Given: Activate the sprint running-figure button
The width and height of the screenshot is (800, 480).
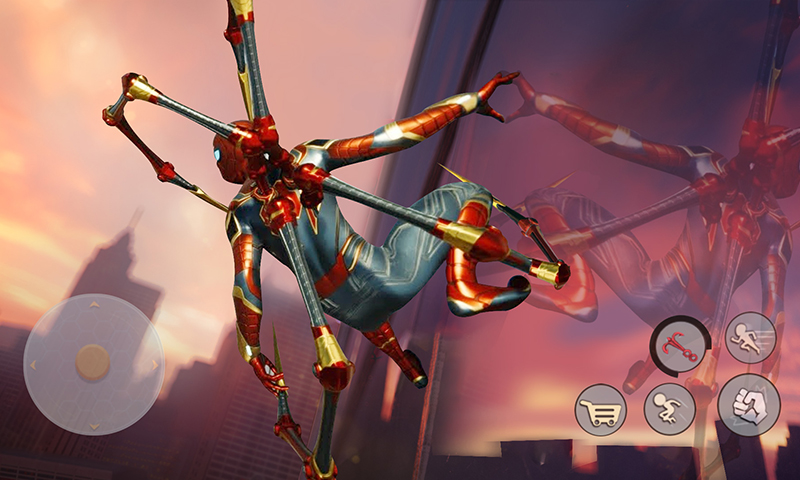Looking at the screenshot, I should point(750,337).
